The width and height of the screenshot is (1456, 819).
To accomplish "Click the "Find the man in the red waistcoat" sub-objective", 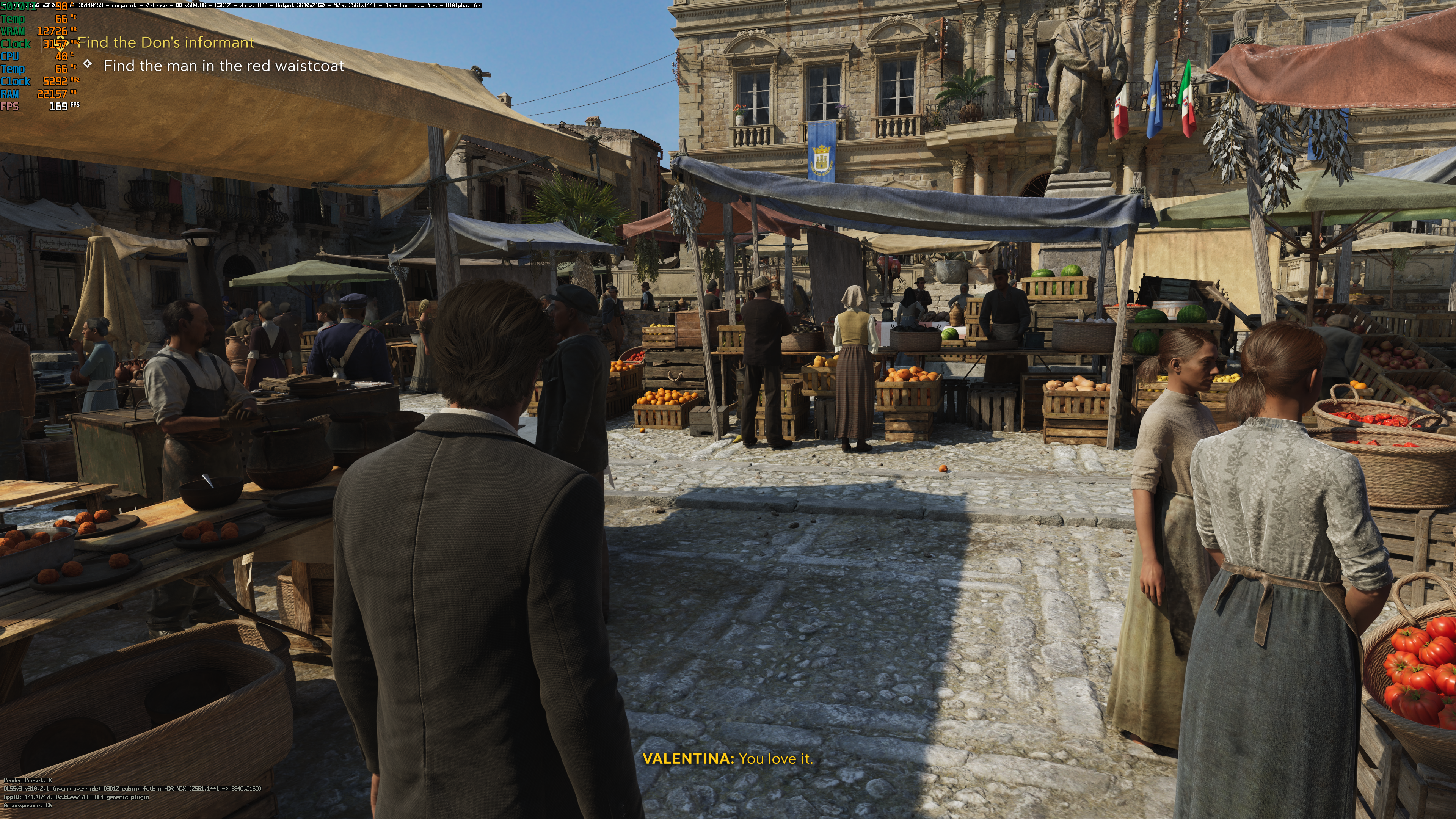I will point(223,66).
